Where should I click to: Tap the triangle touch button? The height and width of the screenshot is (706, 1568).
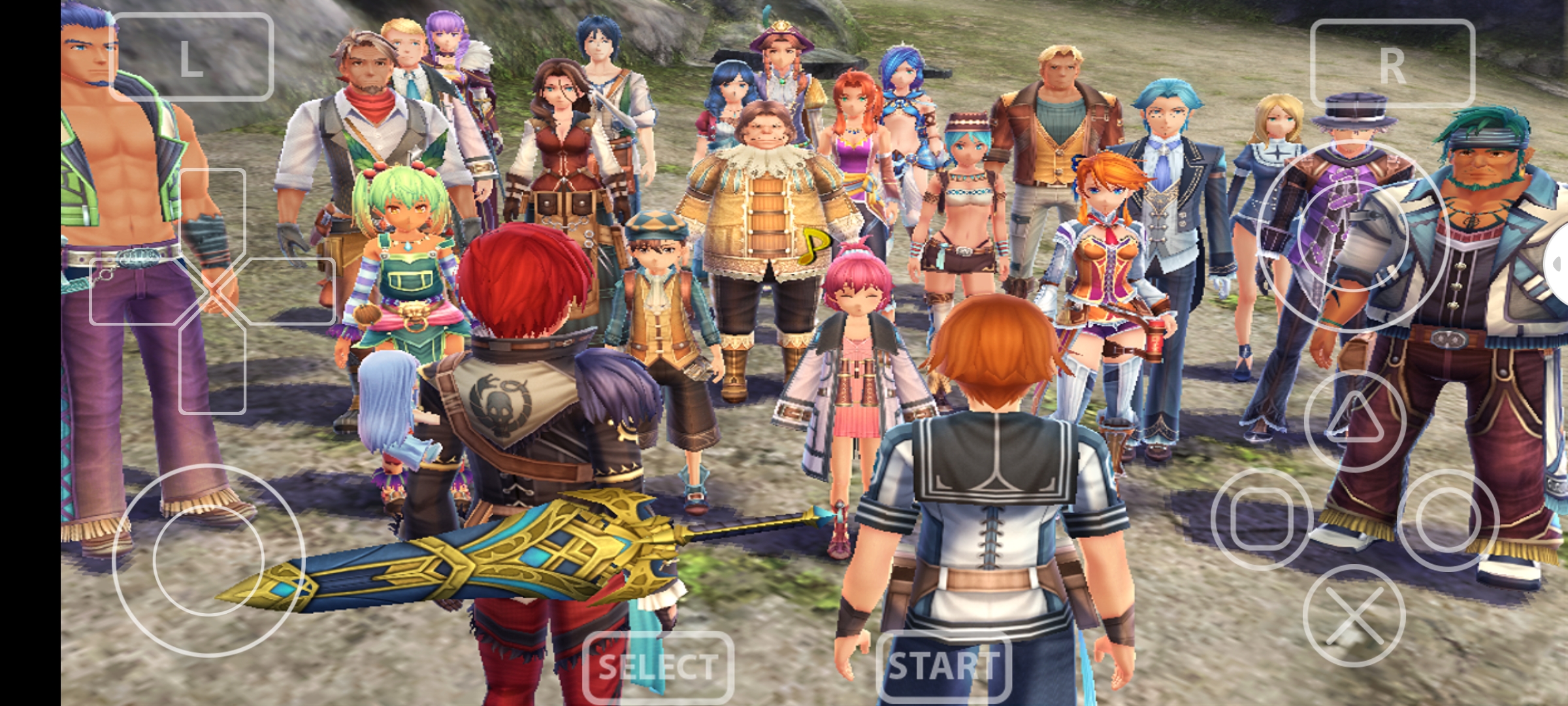(1354, 421)
